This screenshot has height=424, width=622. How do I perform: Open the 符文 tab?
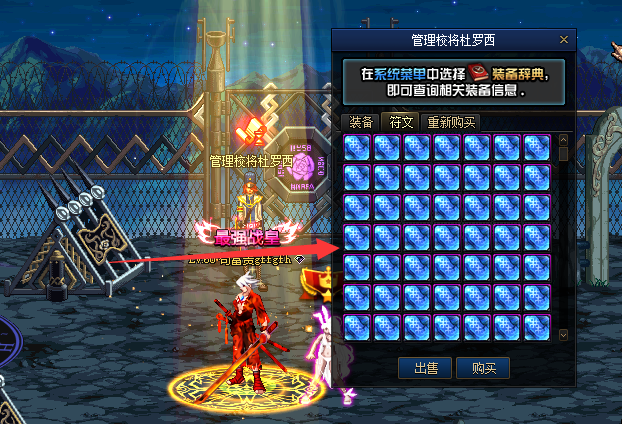point(401,123)
